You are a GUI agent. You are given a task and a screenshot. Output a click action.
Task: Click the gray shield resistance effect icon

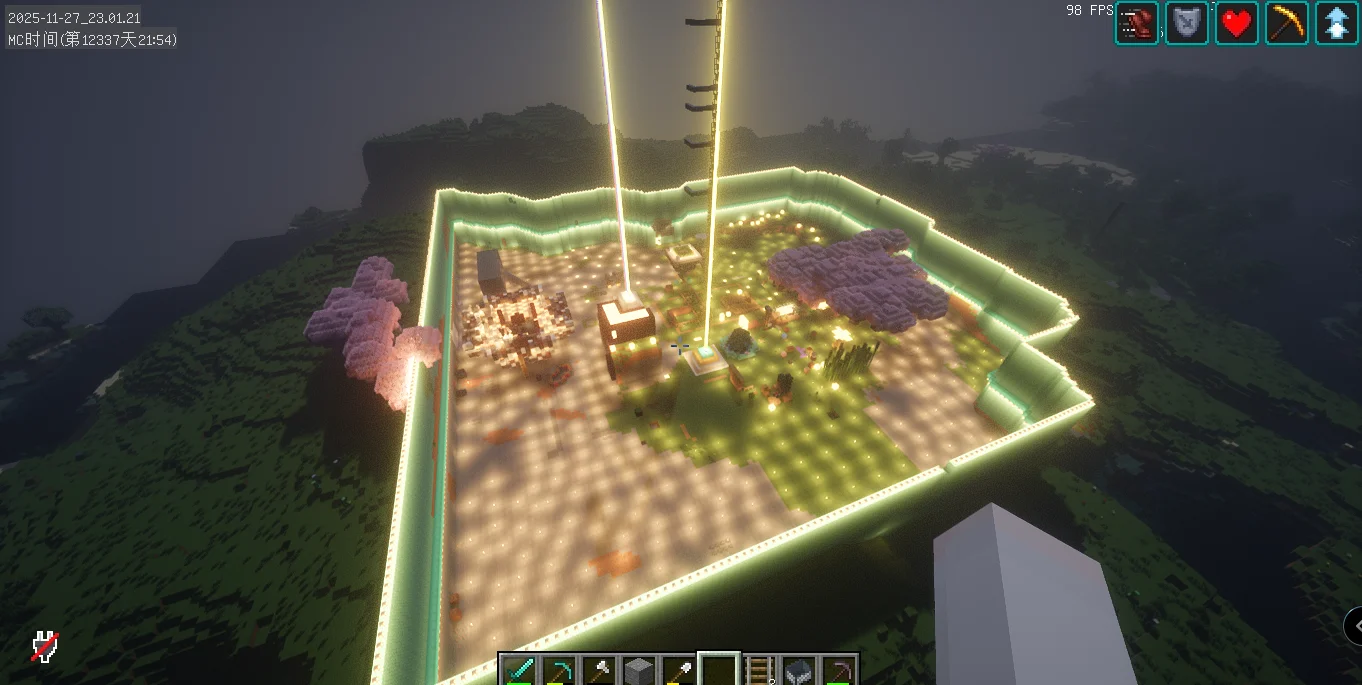coord(1187,23)
